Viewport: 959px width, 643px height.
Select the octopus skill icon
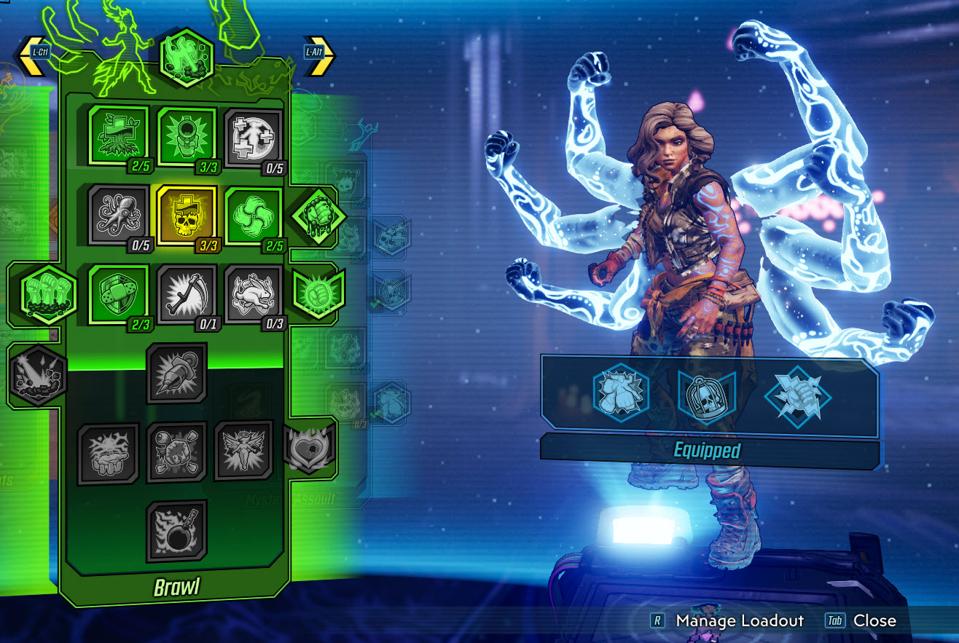(x=119, y=213)
